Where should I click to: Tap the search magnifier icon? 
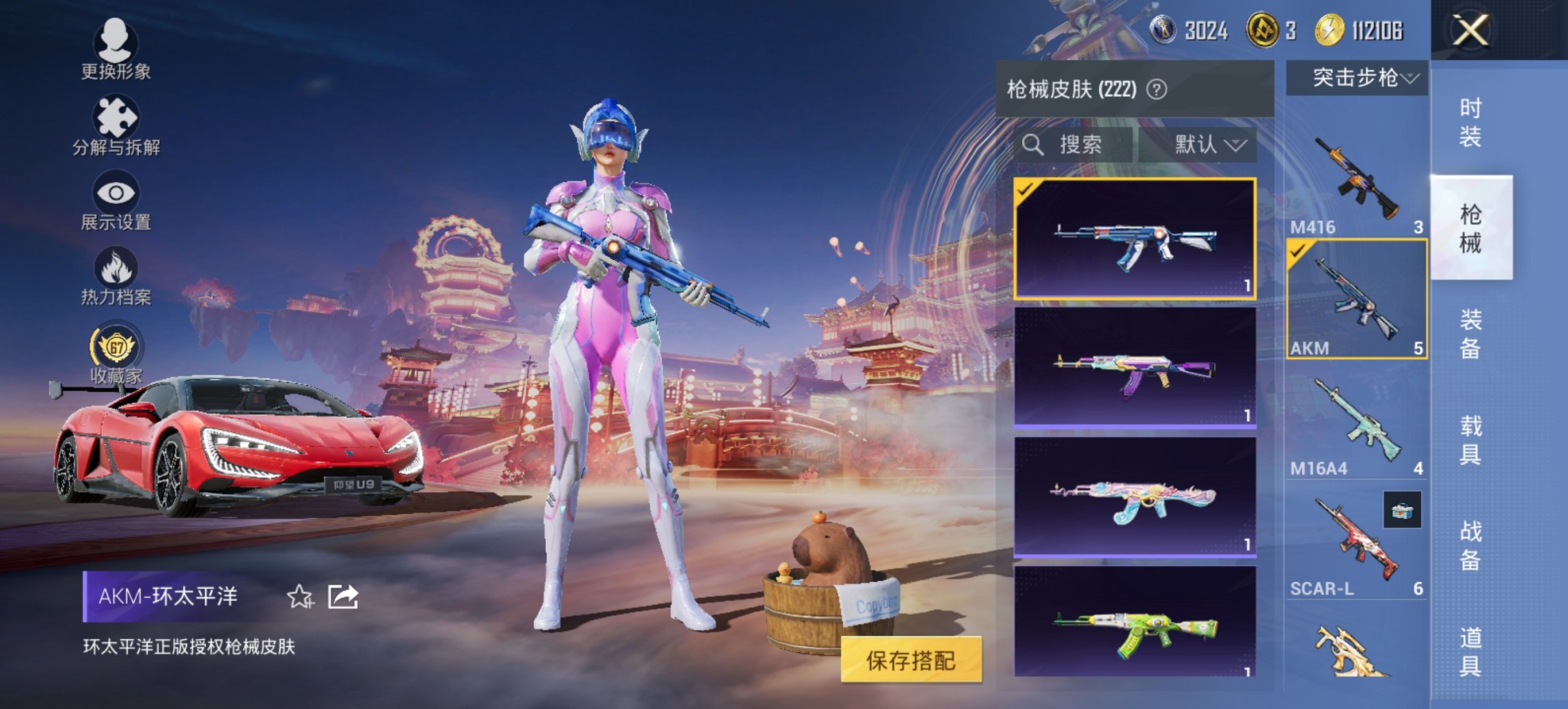pos(1034,145)
